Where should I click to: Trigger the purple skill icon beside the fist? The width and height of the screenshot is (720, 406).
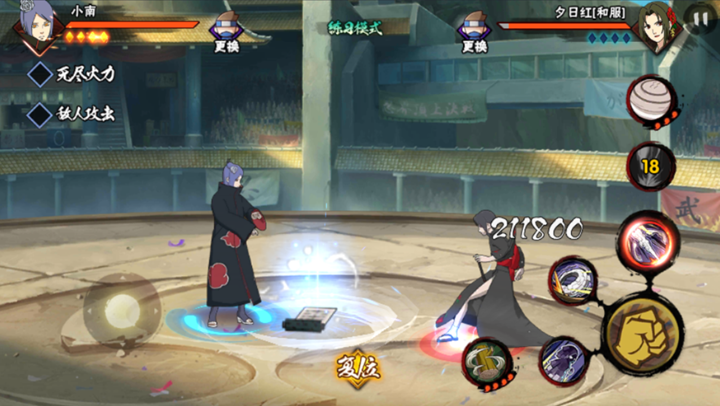point(562,360)
